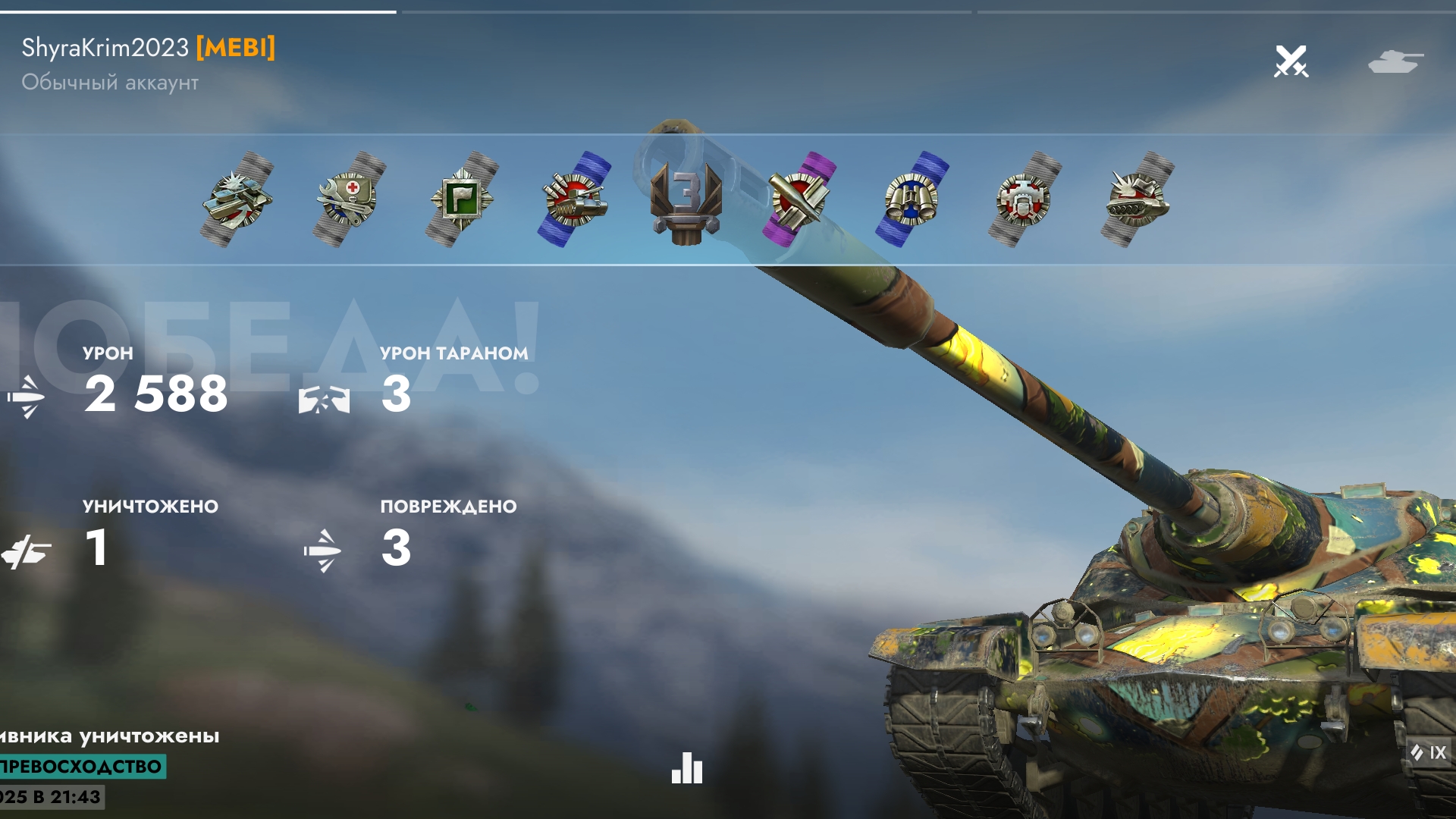The height and width of the screenshot is (819, 1456).
Task: Open ShyraKrim2023 player profile
Action: pos(105,48)
